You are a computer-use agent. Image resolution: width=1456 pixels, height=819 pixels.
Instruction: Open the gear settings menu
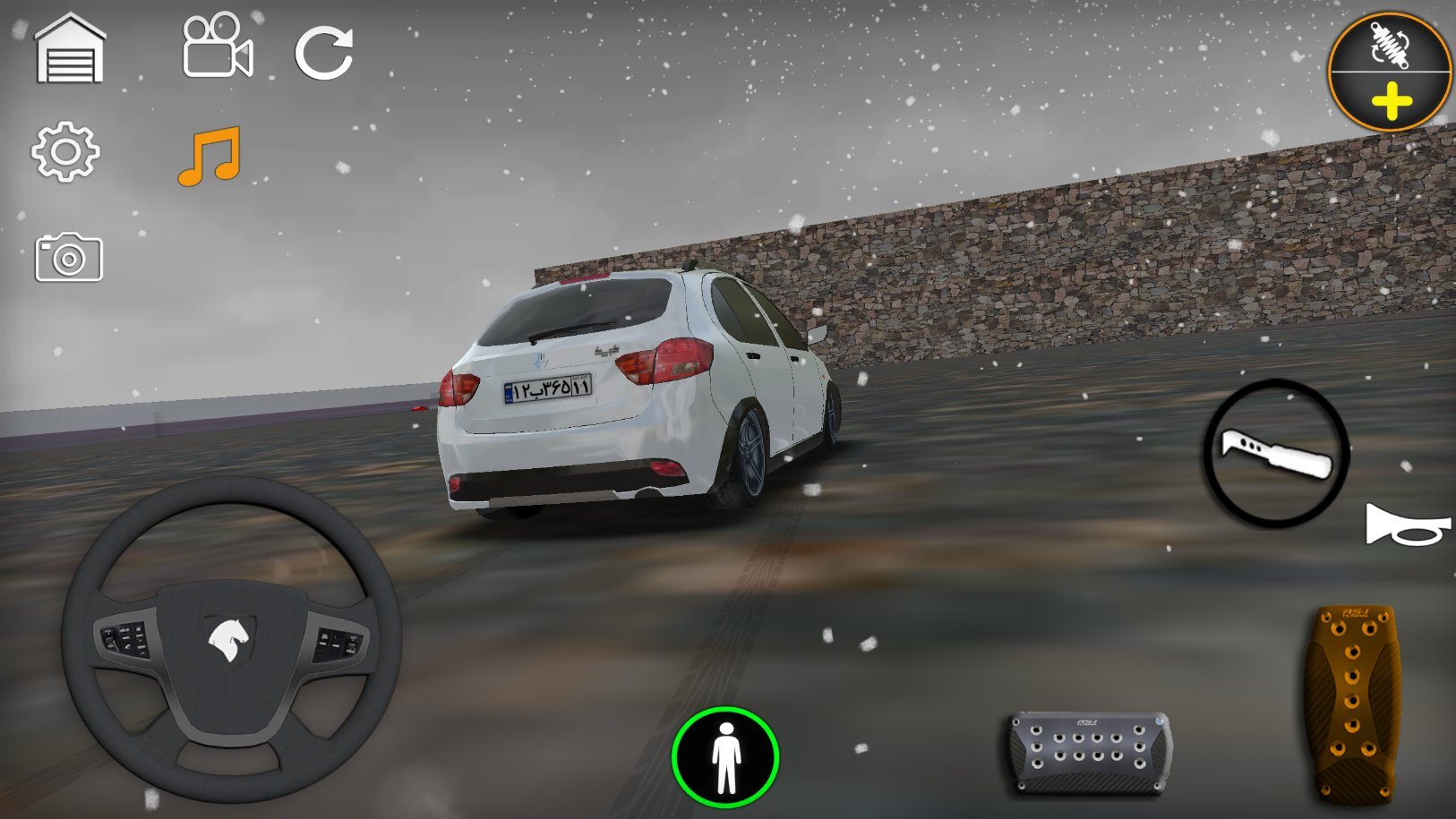pyautogui.click(x=65, y=152)
